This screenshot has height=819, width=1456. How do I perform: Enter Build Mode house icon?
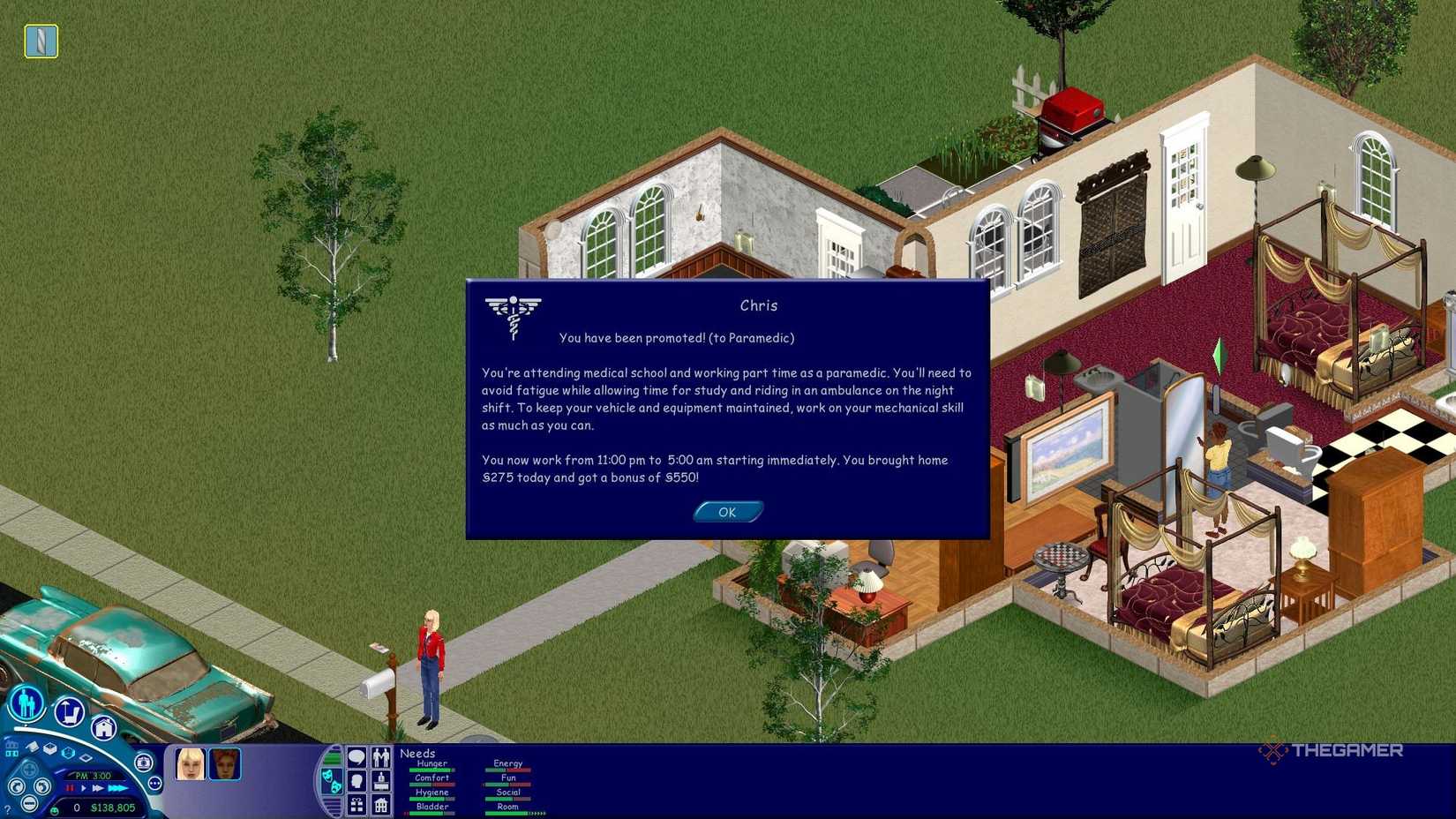click(x=103, y=728)
